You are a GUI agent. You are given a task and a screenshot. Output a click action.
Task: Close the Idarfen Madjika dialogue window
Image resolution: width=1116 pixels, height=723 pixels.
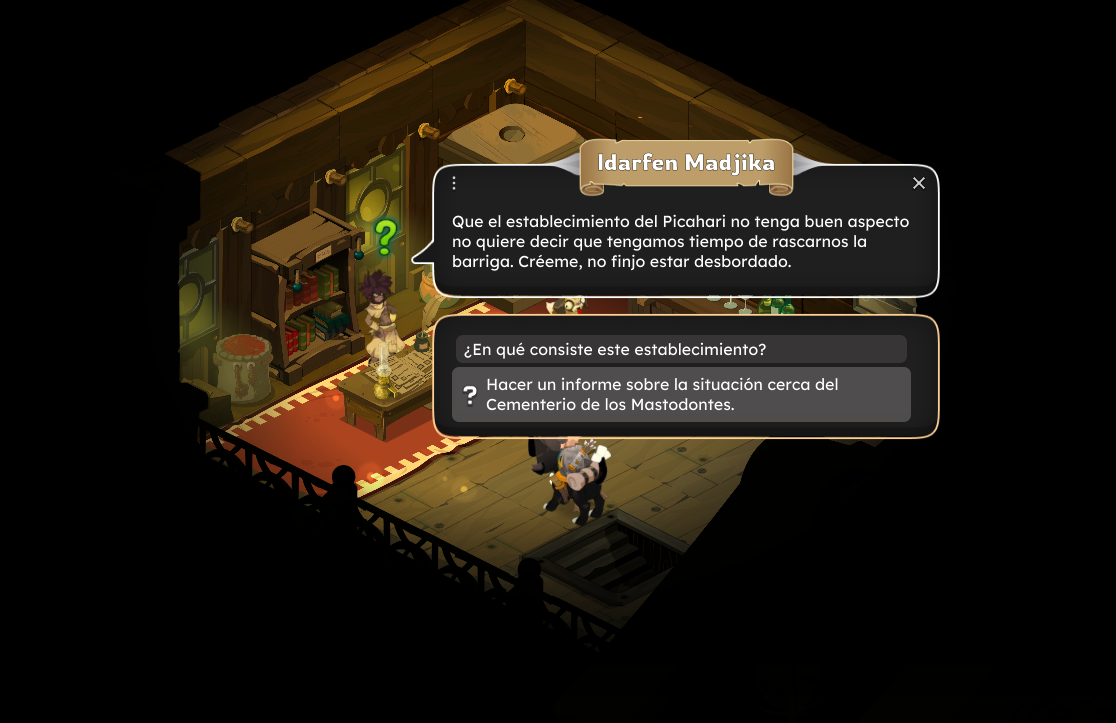click(919, 183)
